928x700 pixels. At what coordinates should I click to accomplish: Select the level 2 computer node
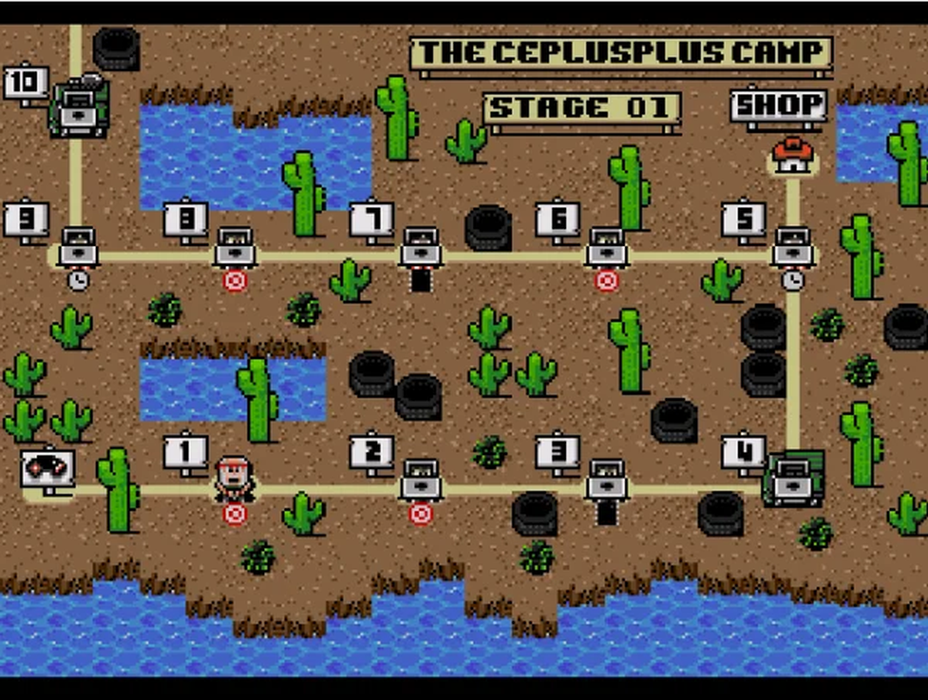(421, 479)
